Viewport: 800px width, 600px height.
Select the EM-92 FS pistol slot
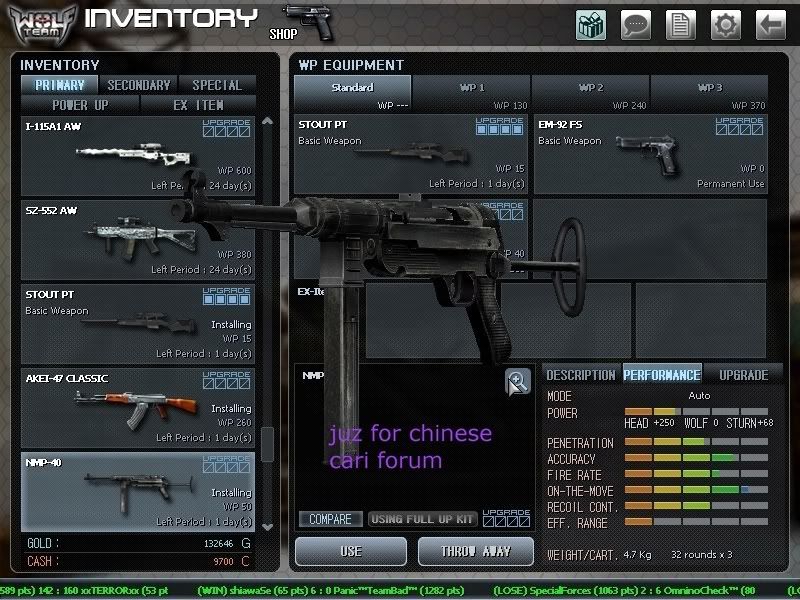click(651, 154)
